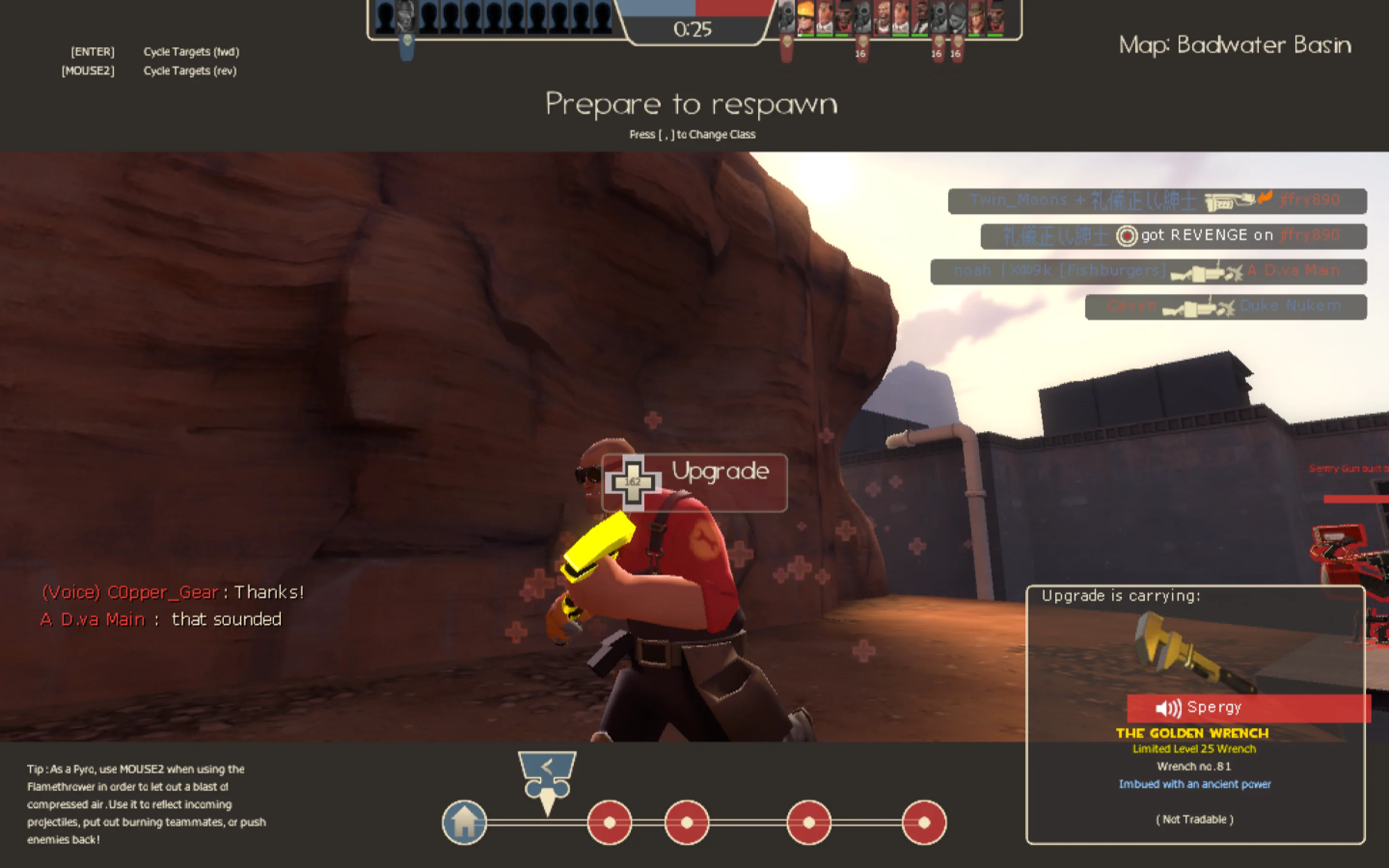Click the blue home base icon
The image size is (1389, 868).
(464, 822)
